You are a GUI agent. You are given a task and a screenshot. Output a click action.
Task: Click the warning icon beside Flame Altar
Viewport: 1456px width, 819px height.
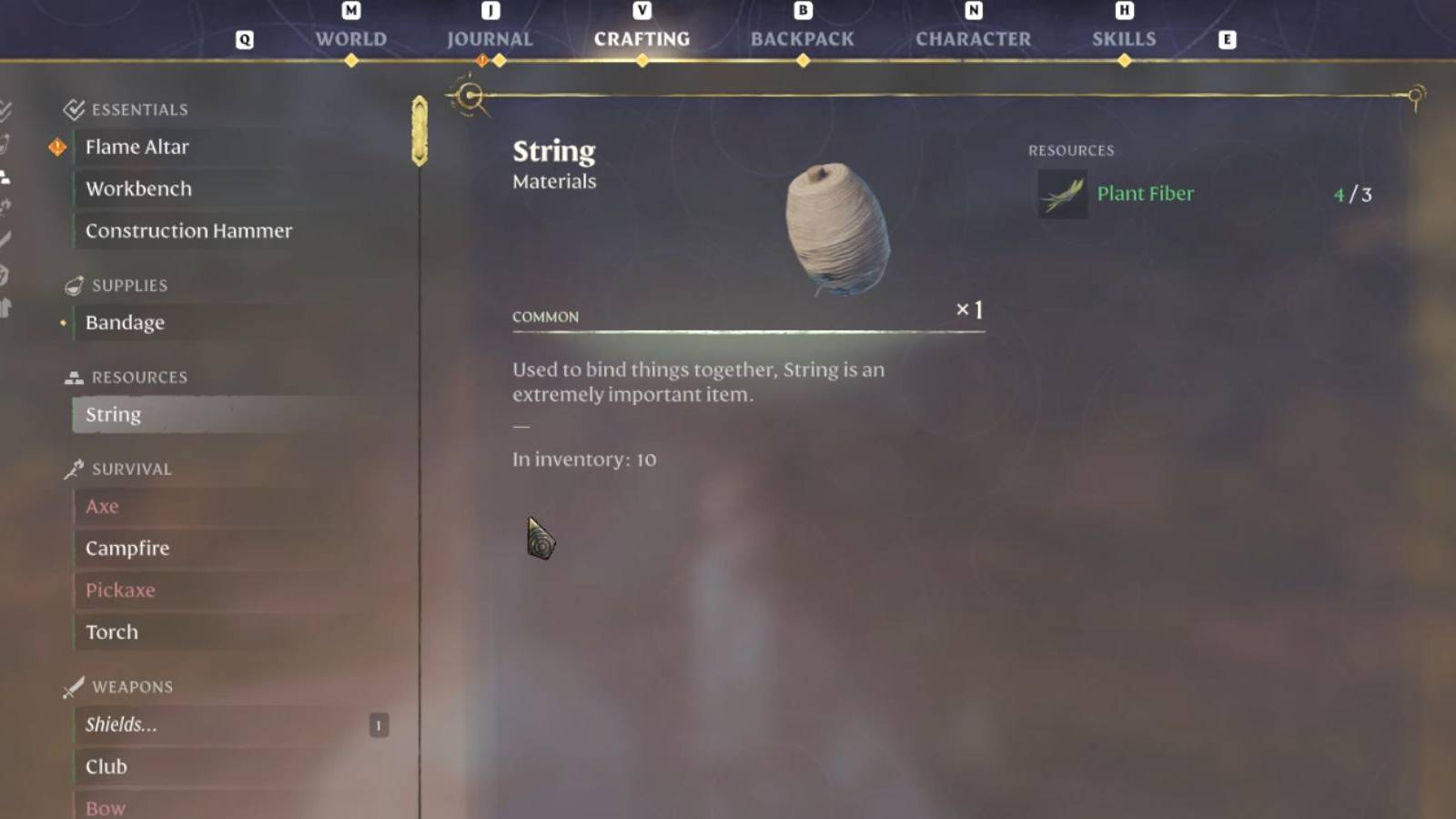click(x=56, y=147)
